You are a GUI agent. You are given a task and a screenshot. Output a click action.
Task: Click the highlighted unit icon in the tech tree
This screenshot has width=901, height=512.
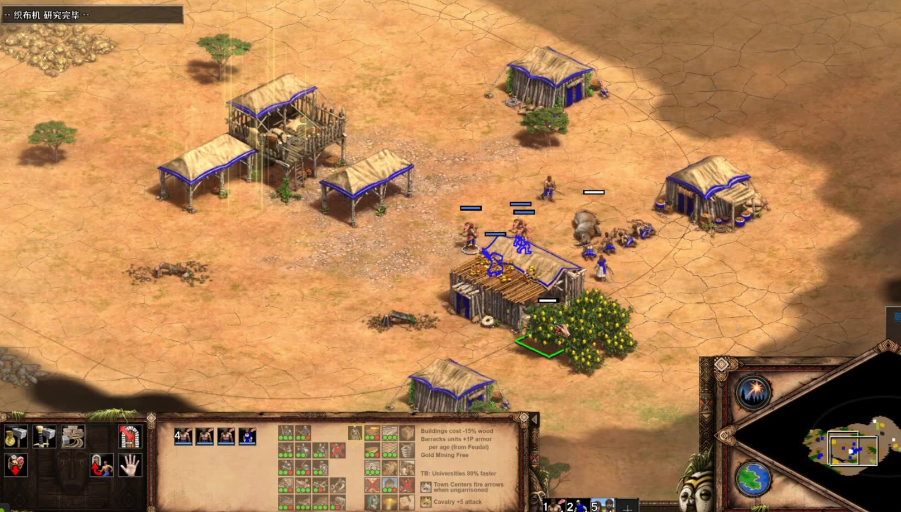tap(355, 433)
